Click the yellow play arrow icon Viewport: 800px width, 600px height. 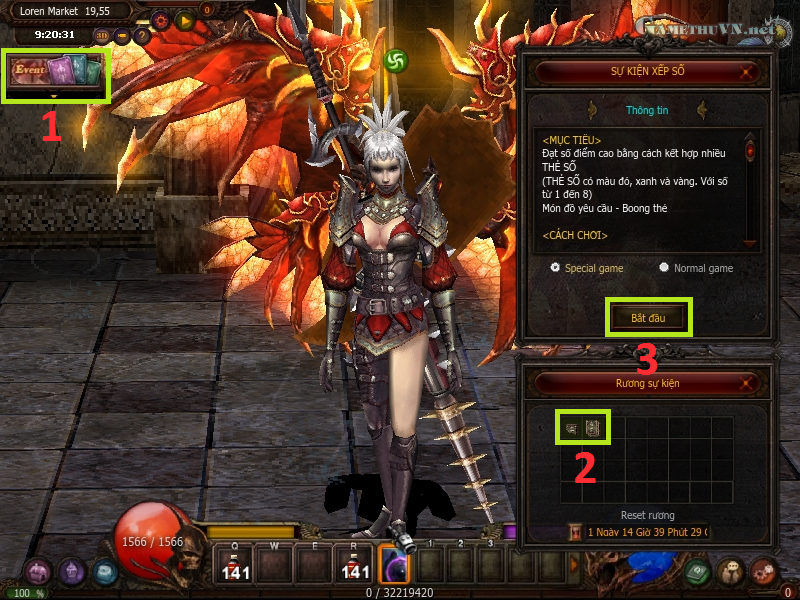tap(184, 19)
